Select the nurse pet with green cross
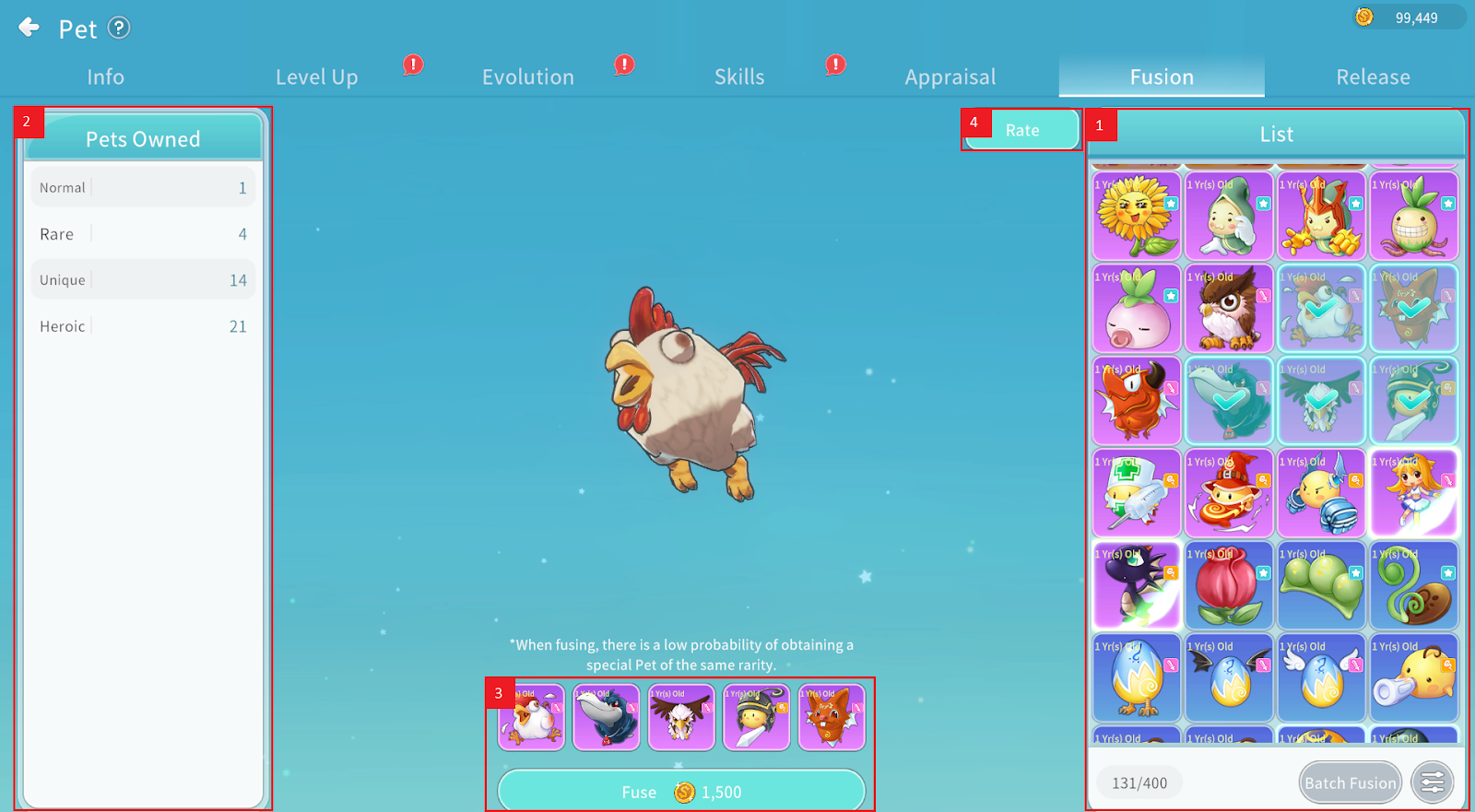1475x812 pixels. pos(1137,494)
